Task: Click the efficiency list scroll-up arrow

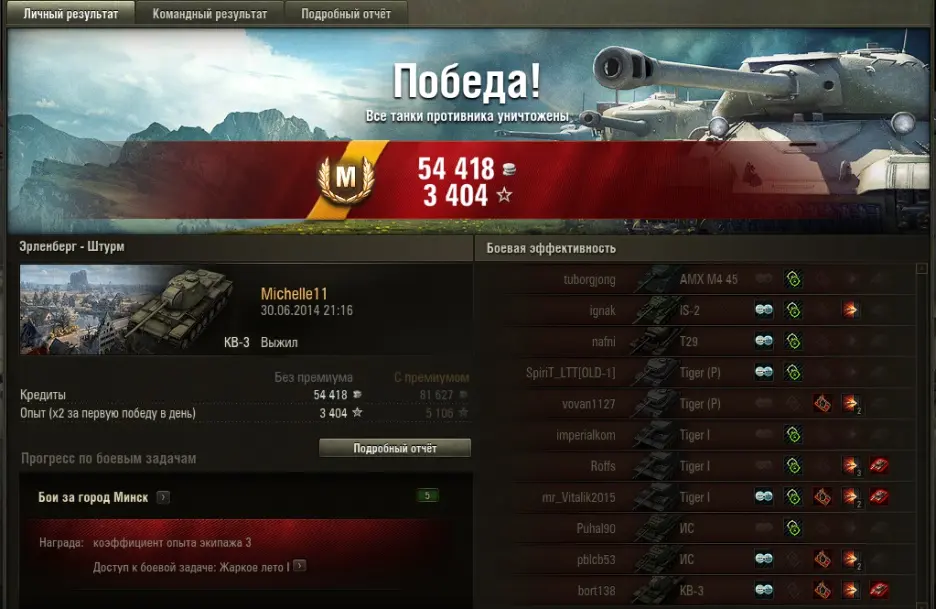Action: click(x=921, y=269)
